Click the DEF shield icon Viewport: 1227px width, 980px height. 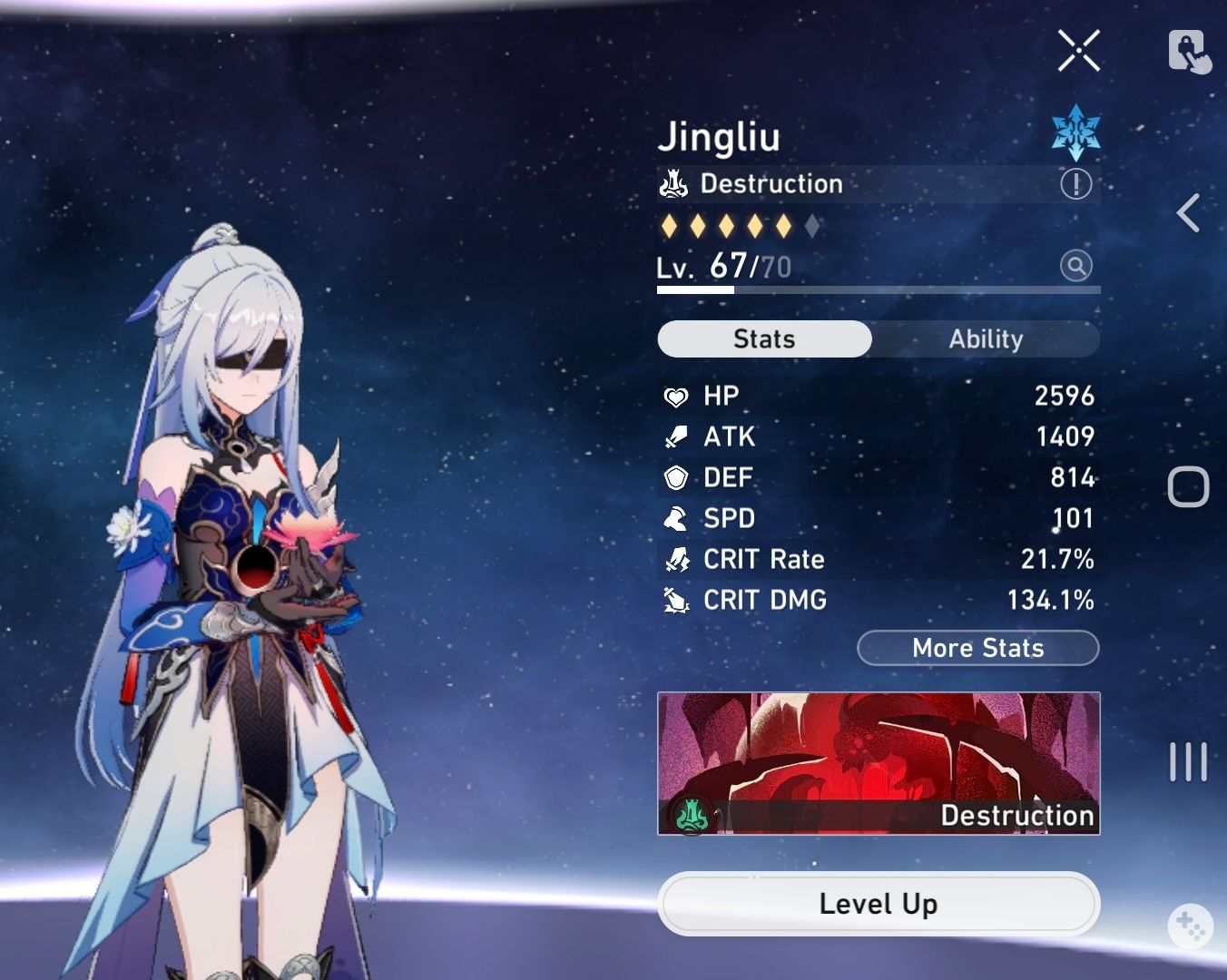tap(675, 477)
